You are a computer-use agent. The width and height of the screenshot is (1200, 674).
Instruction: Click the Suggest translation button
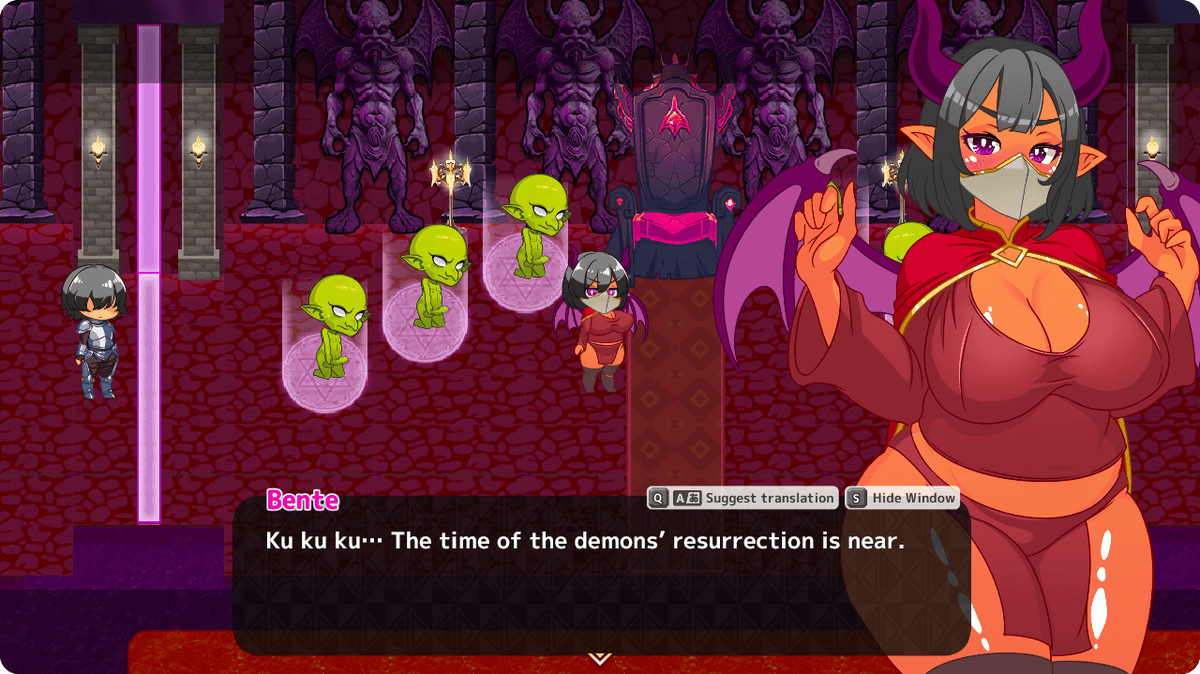pos(743,498)
